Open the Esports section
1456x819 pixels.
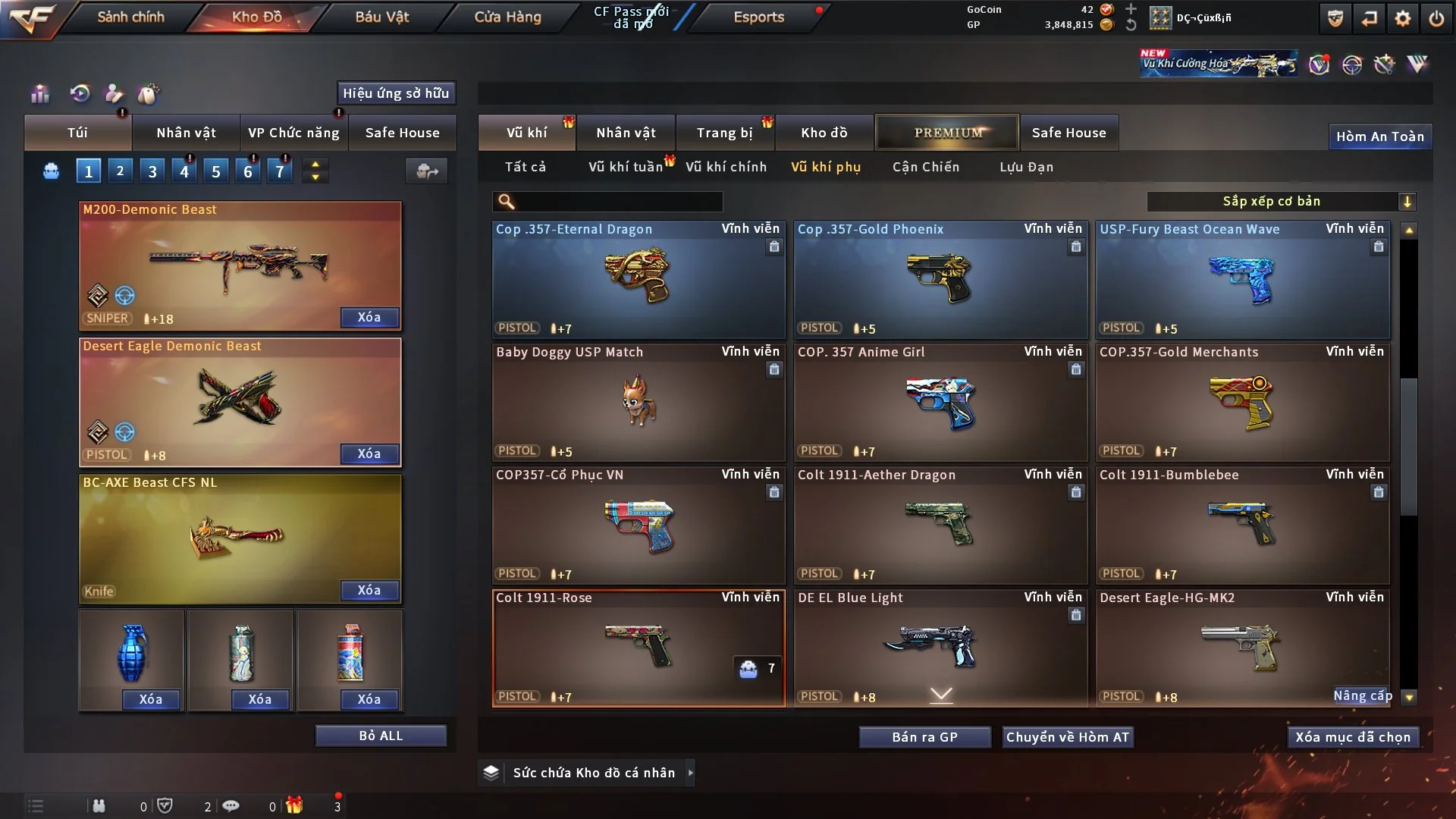[x=758, y=17]
